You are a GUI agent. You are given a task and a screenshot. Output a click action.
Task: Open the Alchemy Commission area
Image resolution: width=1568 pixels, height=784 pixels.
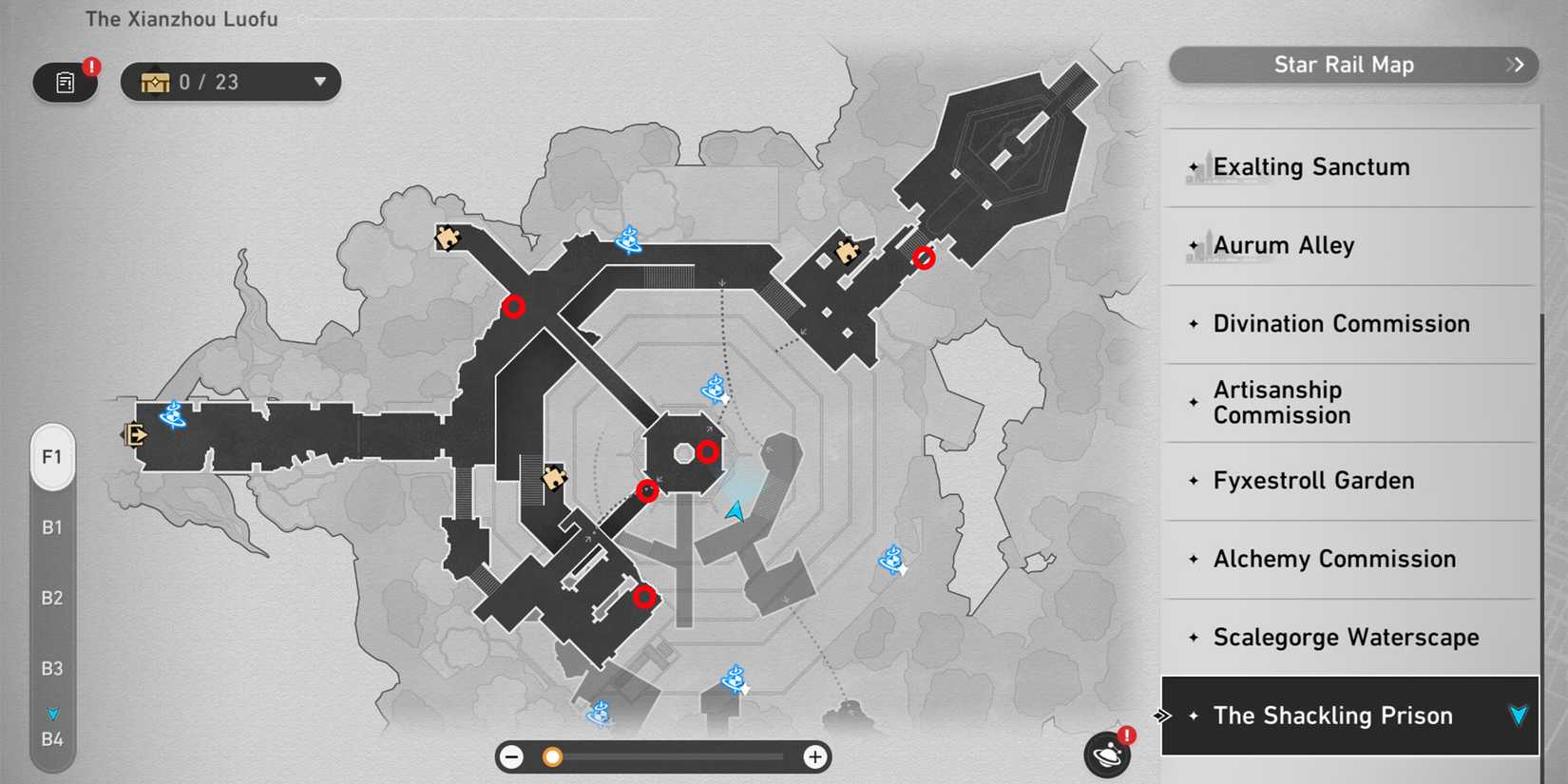tap(1334, 559)
